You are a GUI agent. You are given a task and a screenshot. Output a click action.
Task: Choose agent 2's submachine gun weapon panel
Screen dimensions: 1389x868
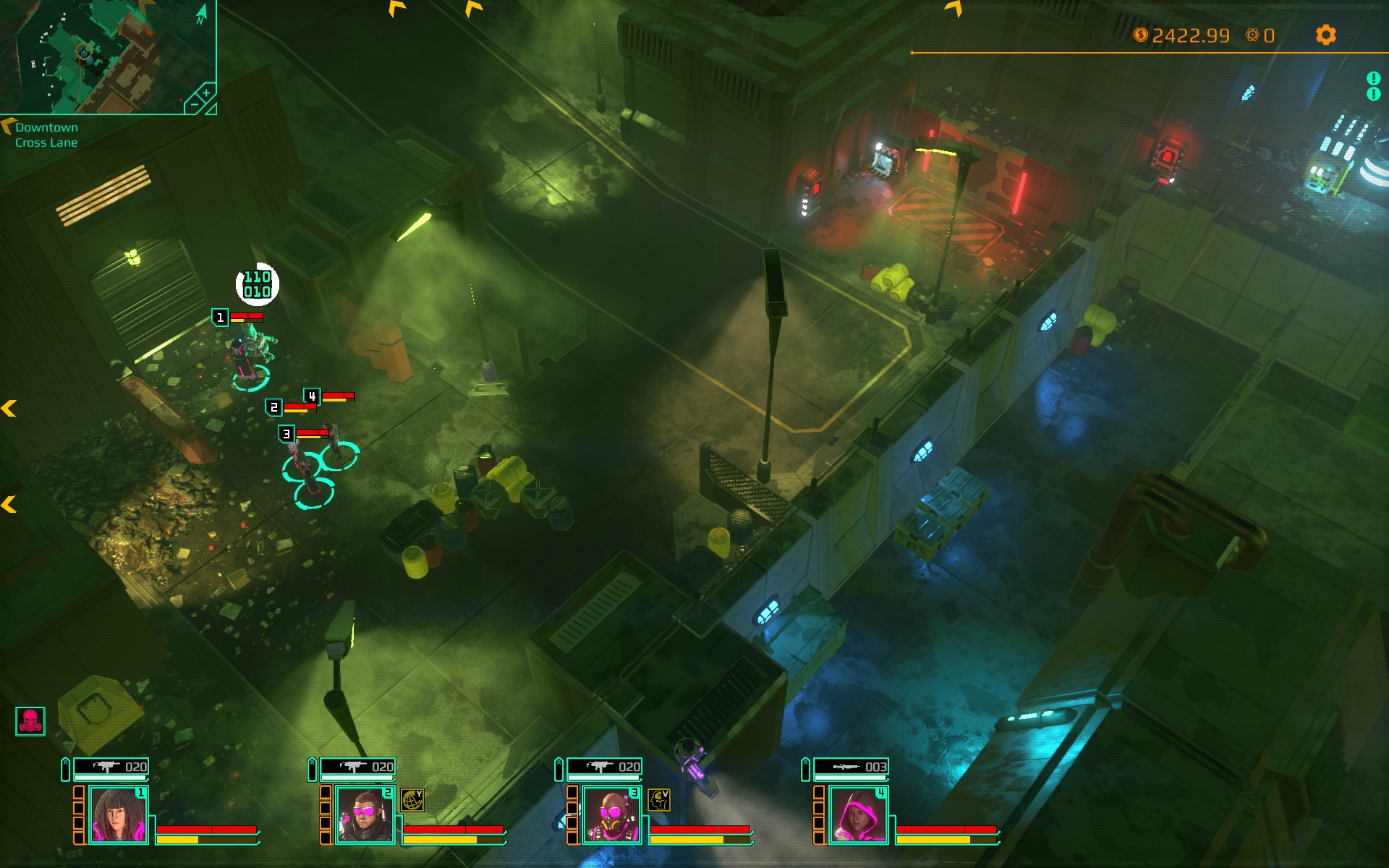[358, 767]
